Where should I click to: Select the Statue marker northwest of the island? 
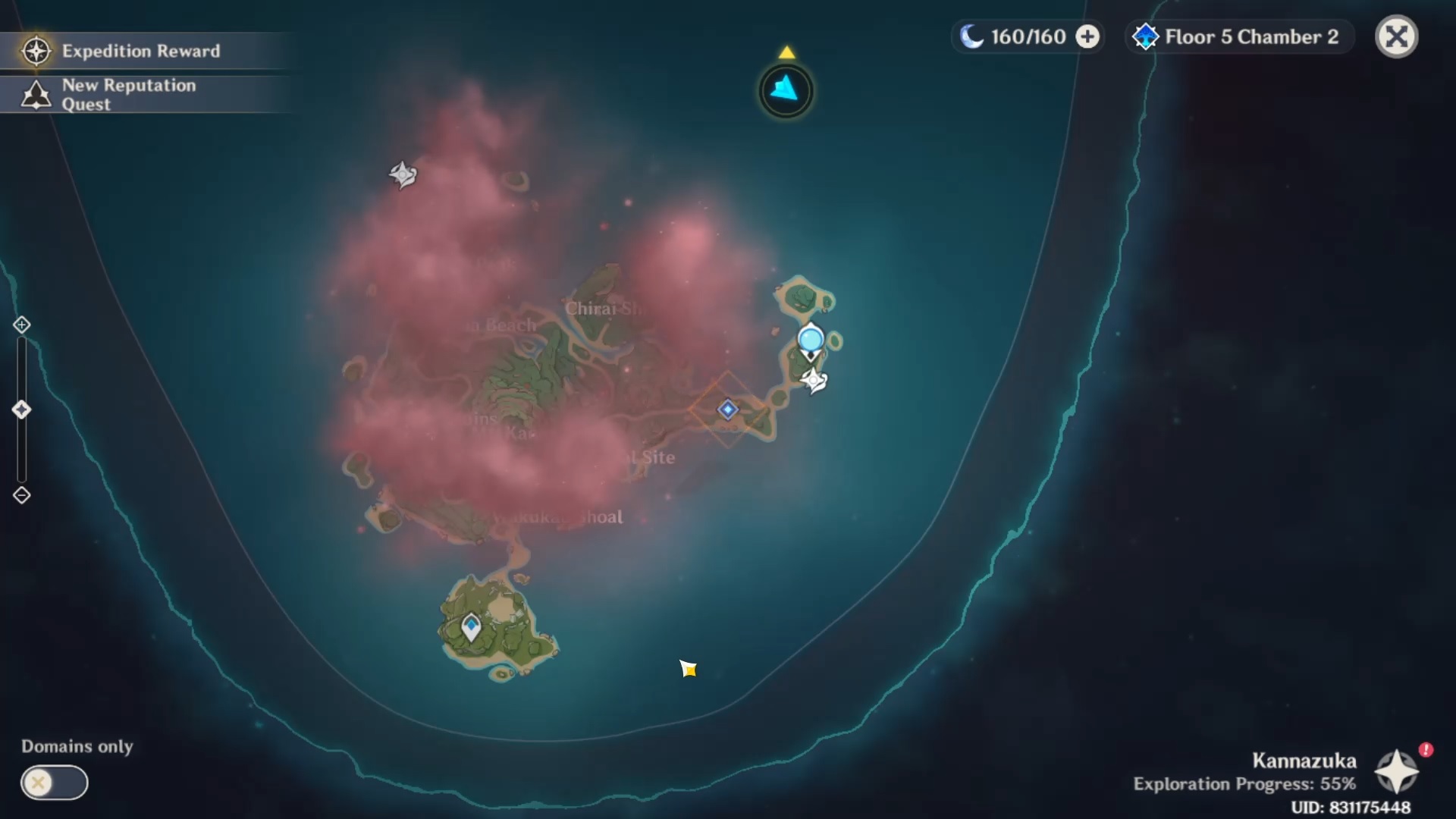click(x=403, y=175)
